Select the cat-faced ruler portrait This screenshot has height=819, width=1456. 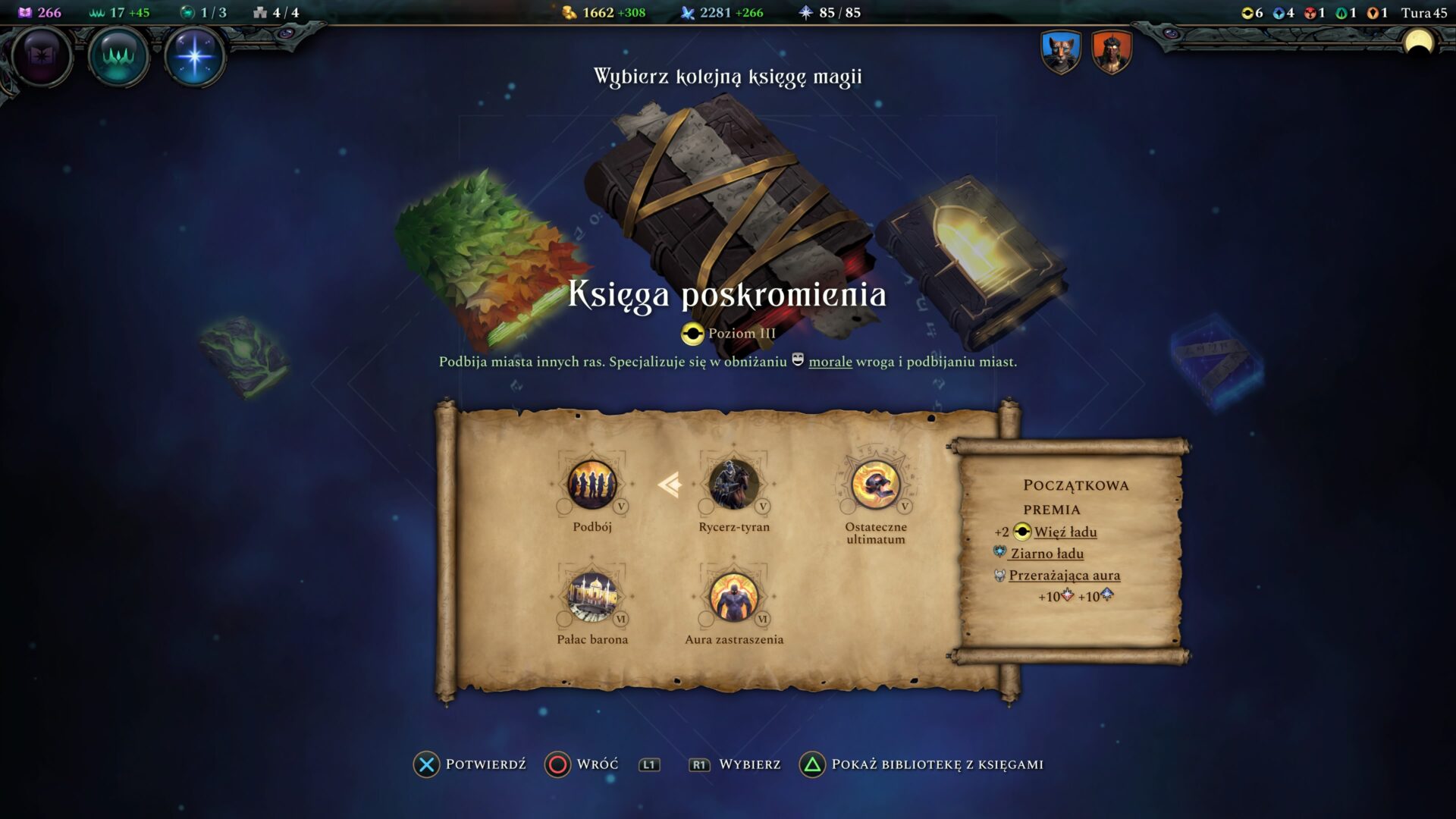click(x=1060, y=52)
